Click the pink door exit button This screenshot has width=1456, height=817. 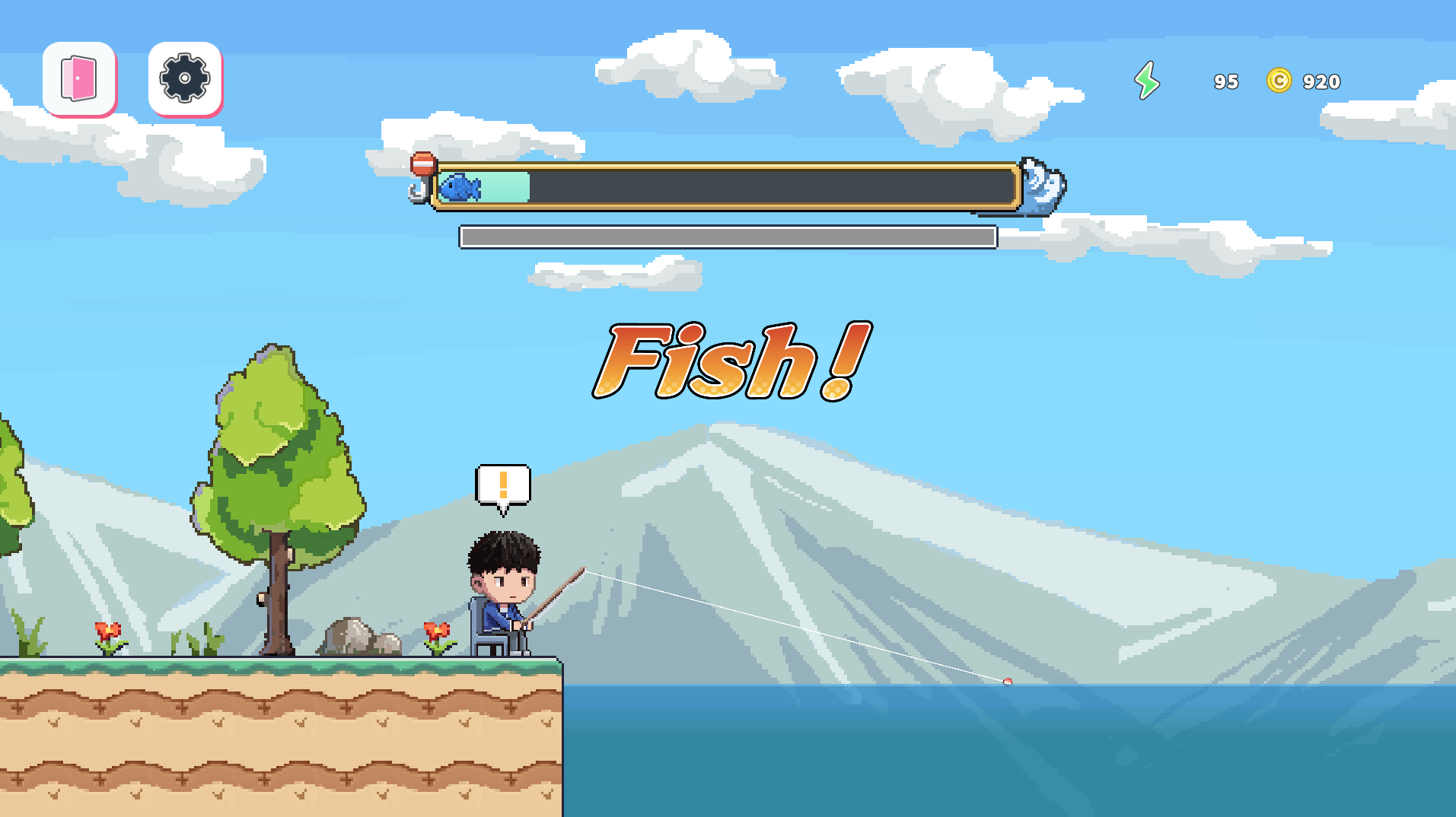pos(79,78)
